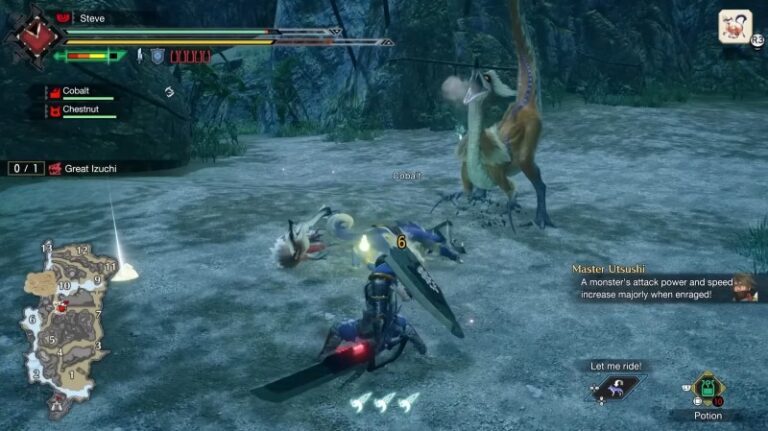Viewport: 768px width, 431px height.
Task: Select the Potion item slot
Action: pos(707,389)
